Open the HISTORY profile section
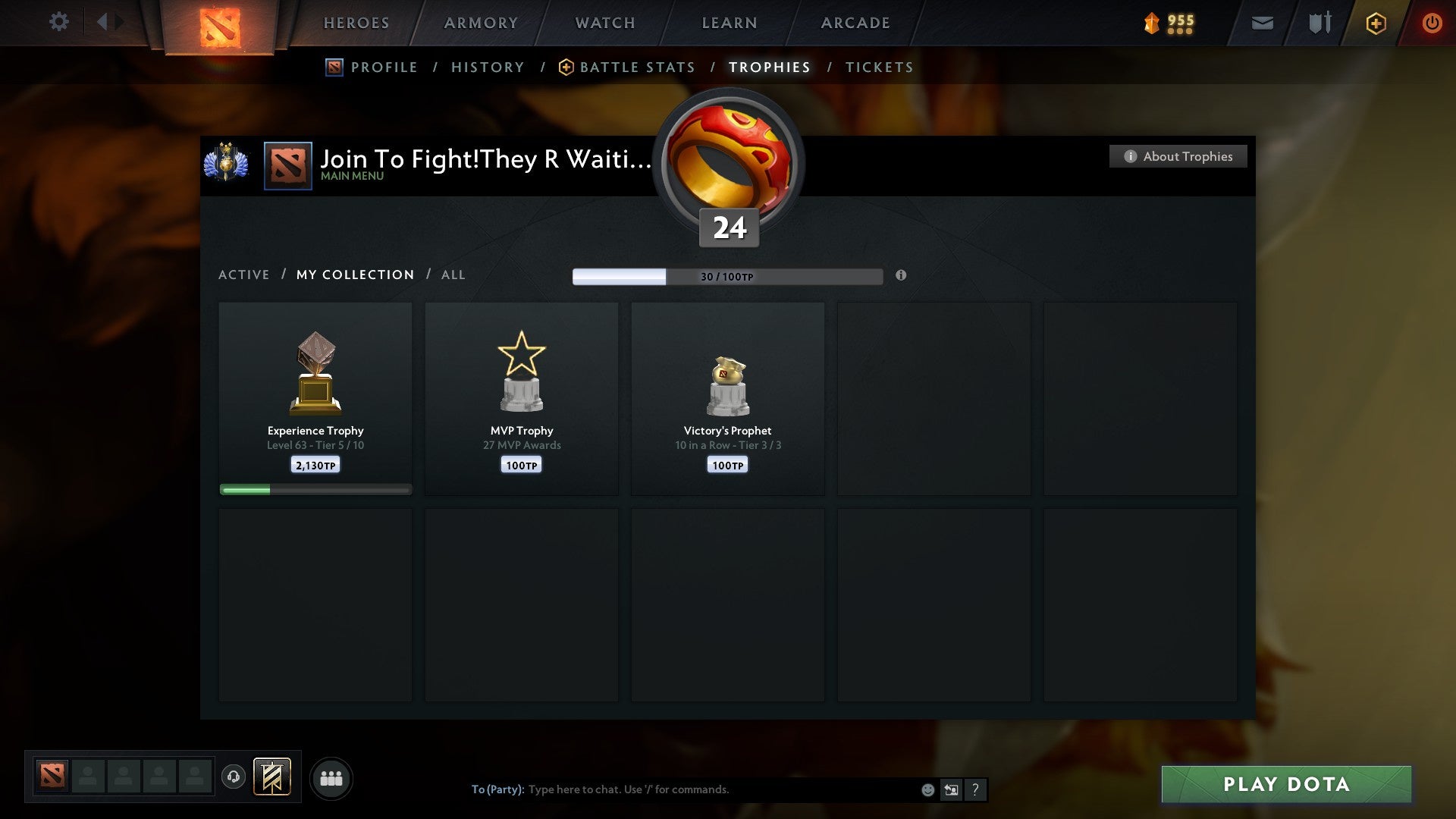Screen dimensions: 1456x819 point(488,67)
